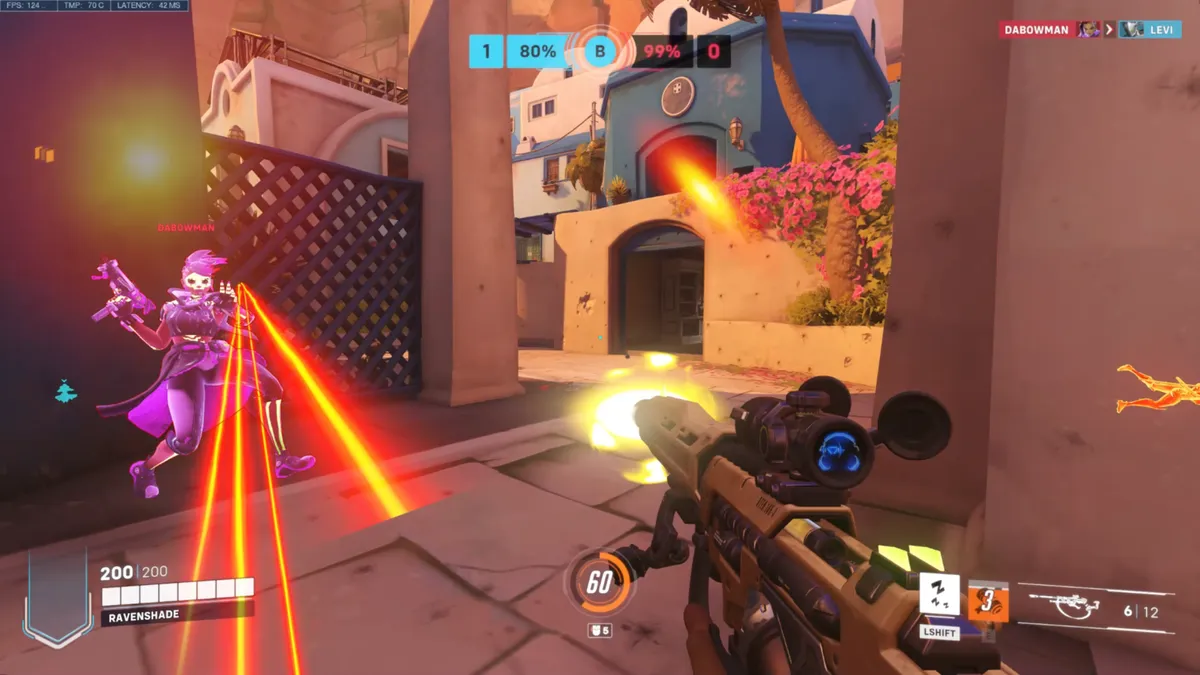Screen dimensions: 1200x675
Task: Click the ultimate charge meter
Action: (598, 583)
